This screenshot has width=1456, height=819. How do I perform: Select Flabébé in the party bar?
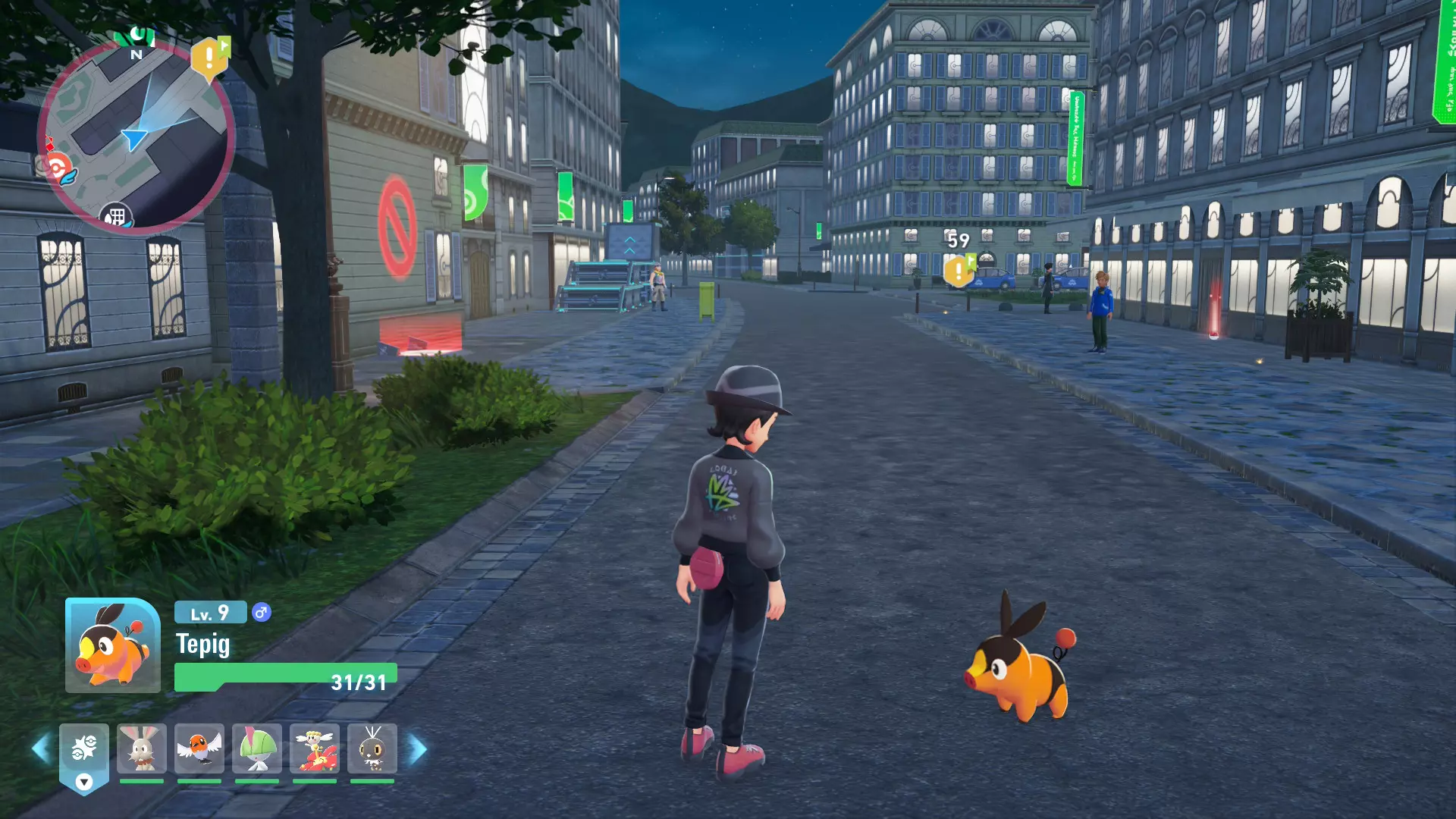tap(315, 749)
